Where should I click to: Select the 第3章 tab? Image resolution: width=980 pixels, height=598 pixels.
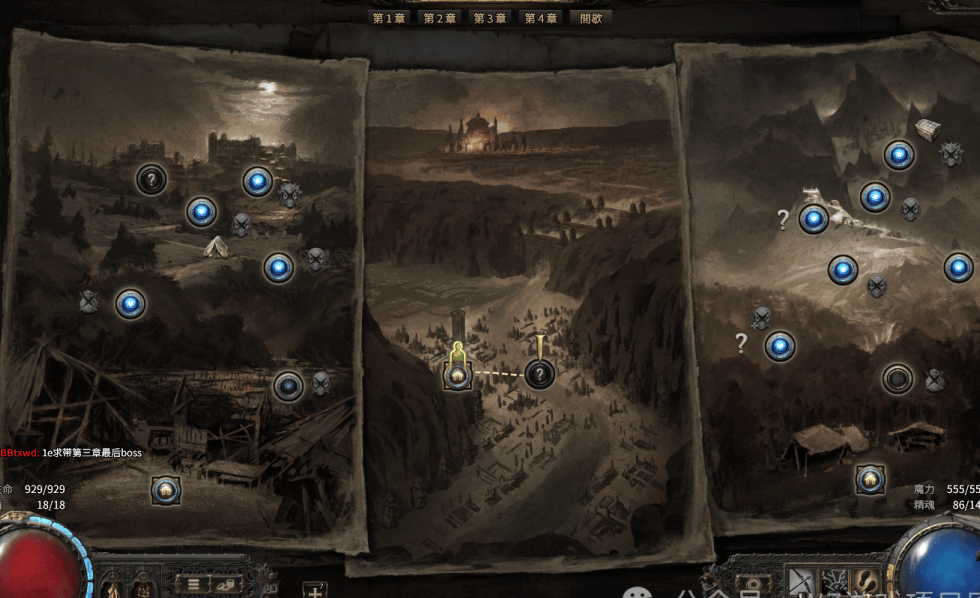point(490,18)
